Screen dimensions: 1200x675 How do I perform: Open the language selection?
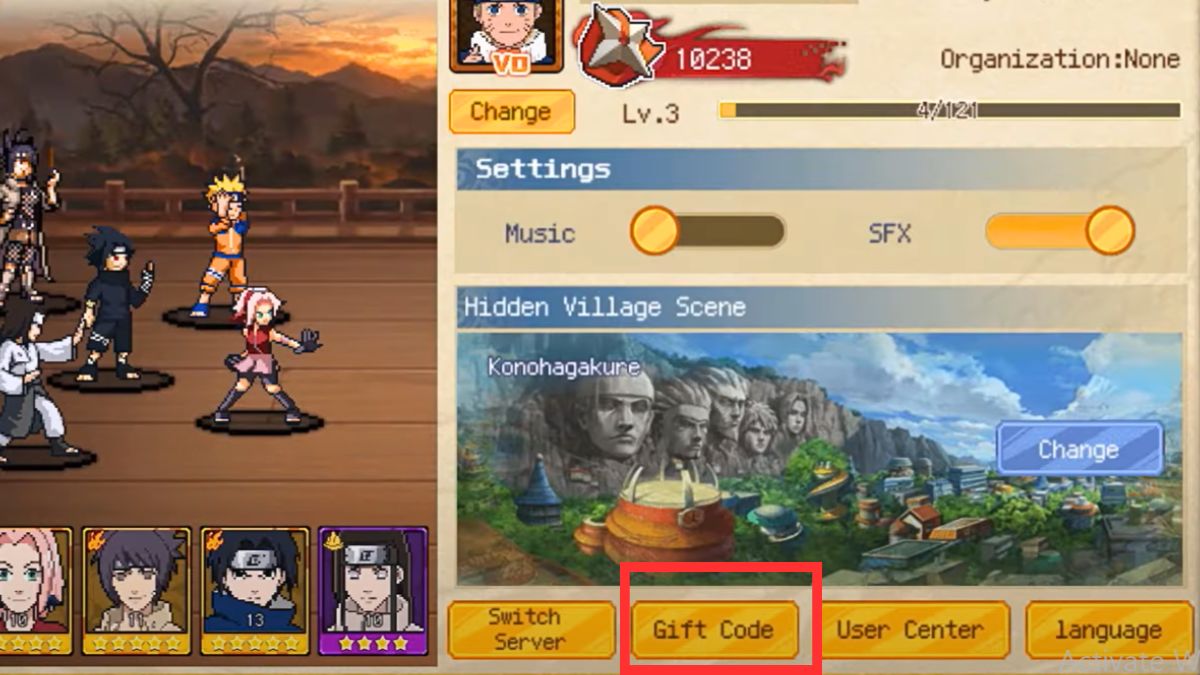tap(1107, 630)
